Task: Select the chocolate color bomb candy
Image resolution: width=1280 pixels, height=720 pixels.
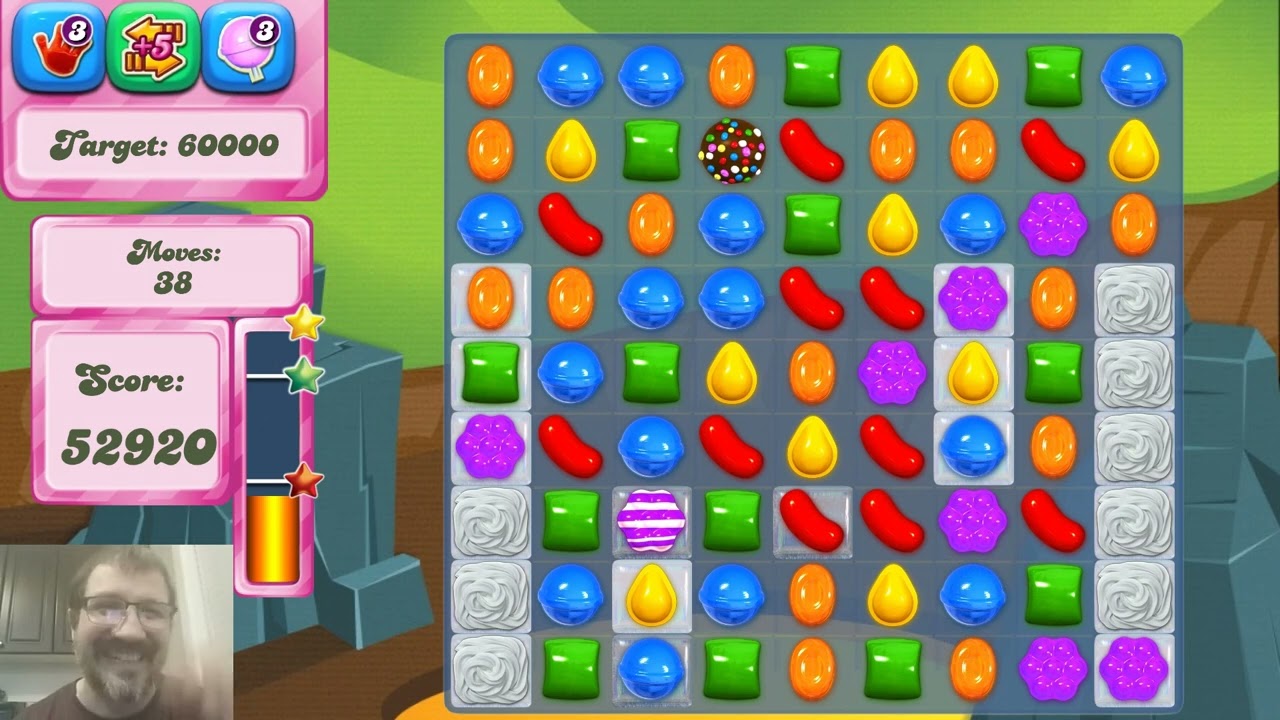Action: (732, 151)
